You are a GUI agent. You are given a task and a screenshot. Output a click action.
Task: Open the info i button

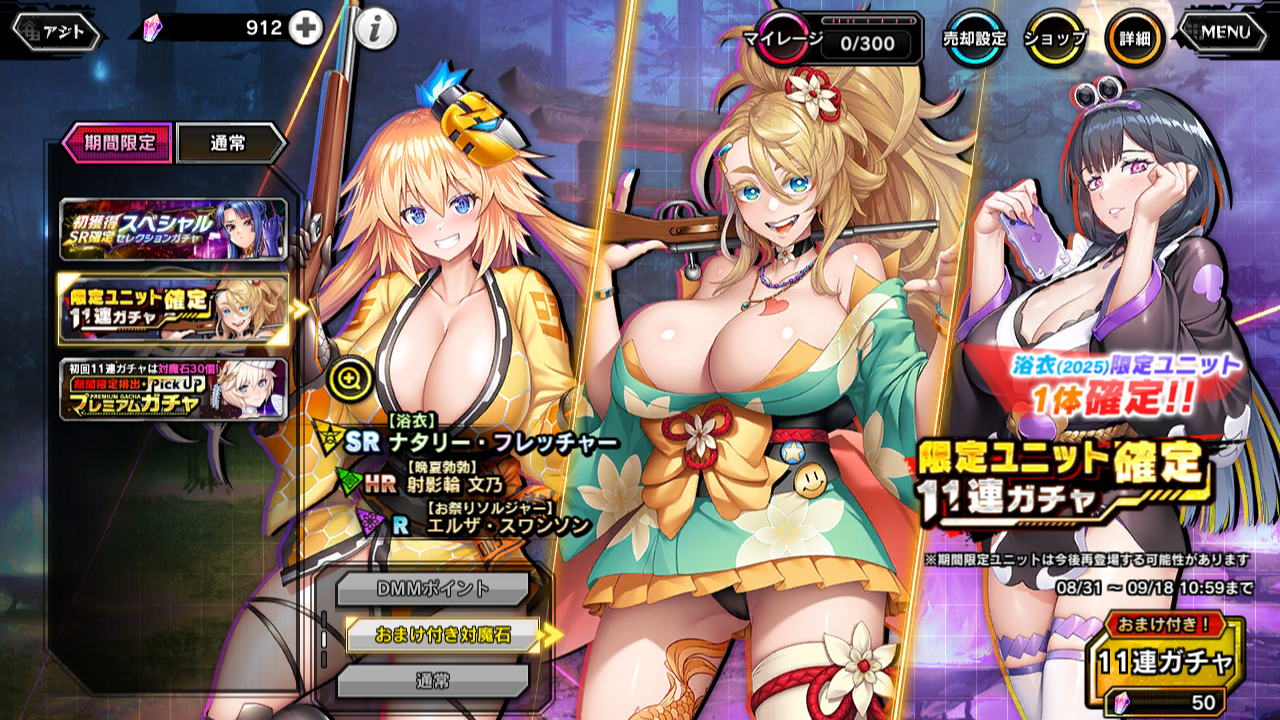(375, 30)
